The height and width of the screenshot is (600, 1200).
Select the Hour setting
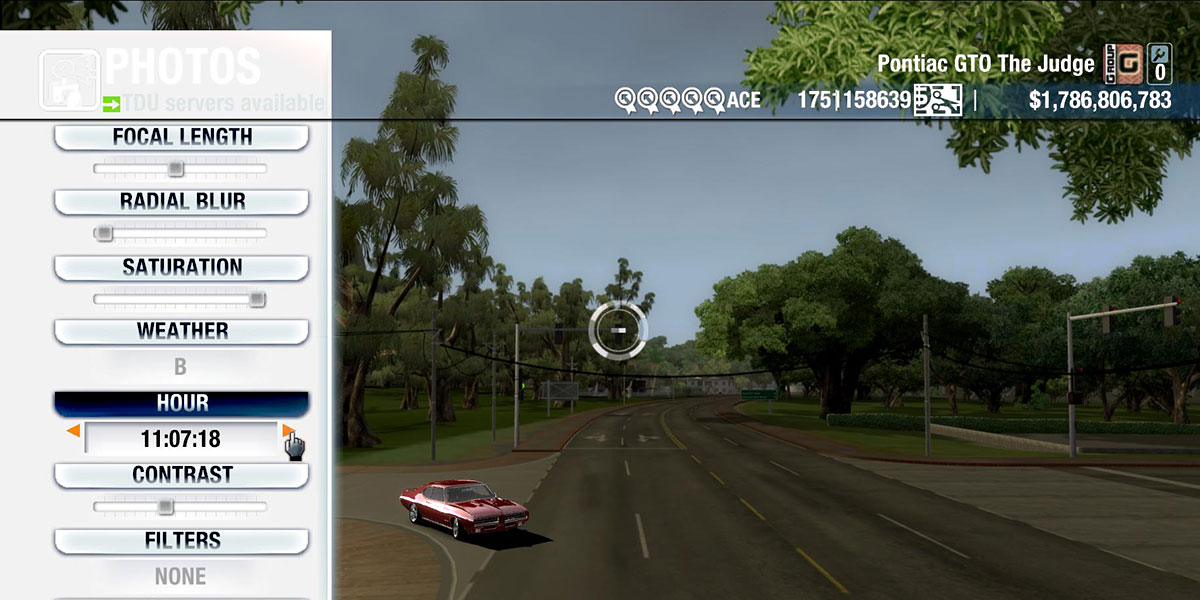[181, 403]
